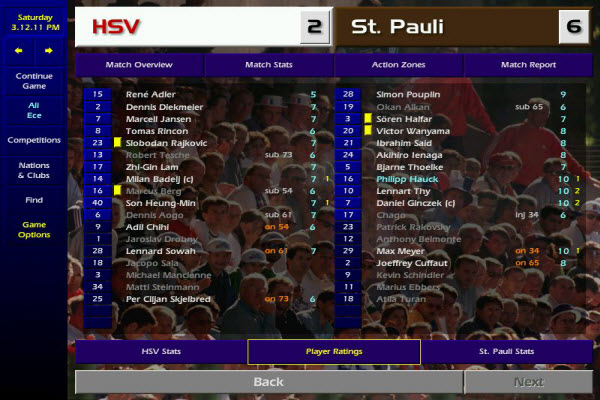Open Nations & Clubs menu
600x400 pixels.
click(34, 171)
